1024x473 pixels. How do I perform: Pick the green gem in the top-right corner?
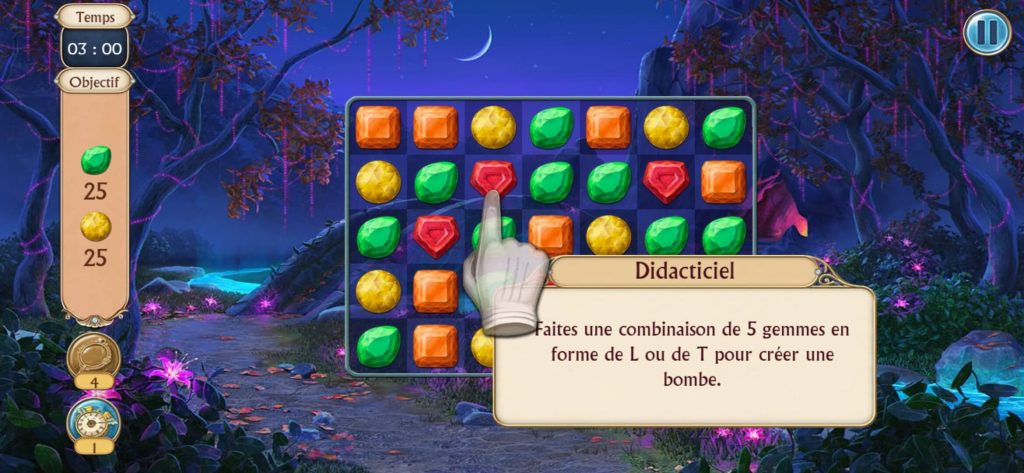(723, 127)
